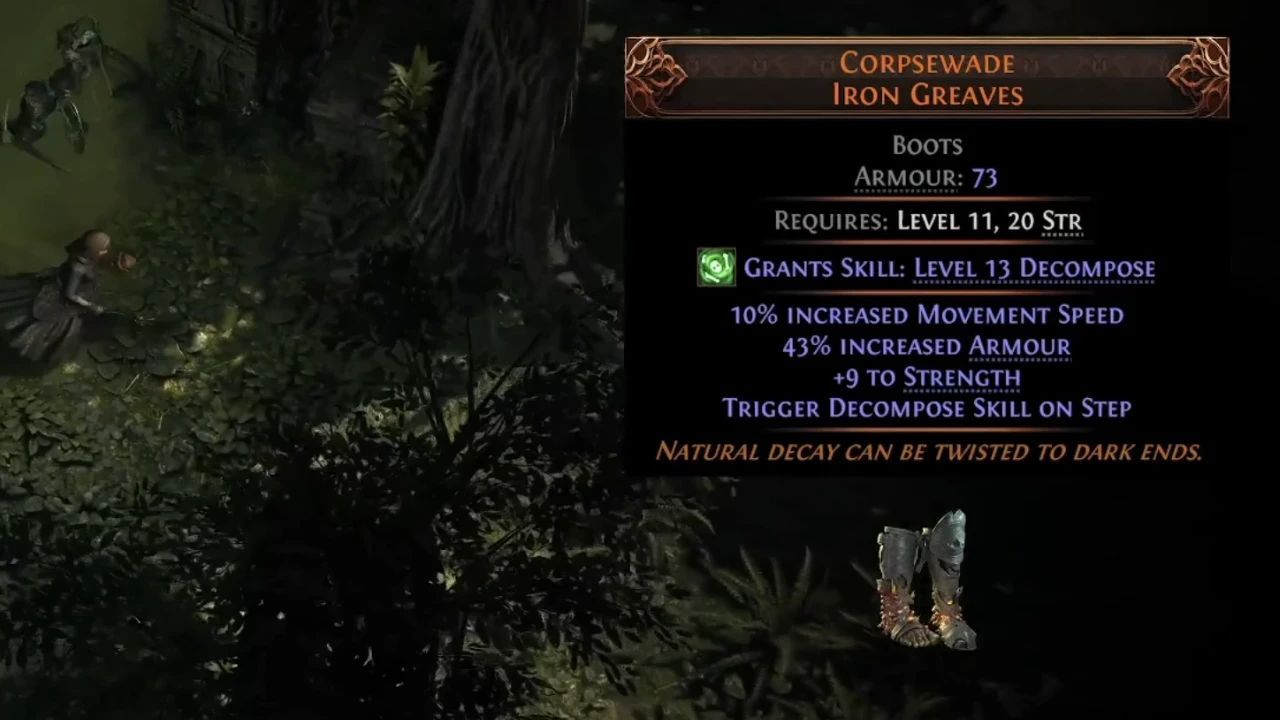1280x720 pixels.
Task: Select the Corpsewade Iron Greaves boots item
Action: tap(925, 583)
